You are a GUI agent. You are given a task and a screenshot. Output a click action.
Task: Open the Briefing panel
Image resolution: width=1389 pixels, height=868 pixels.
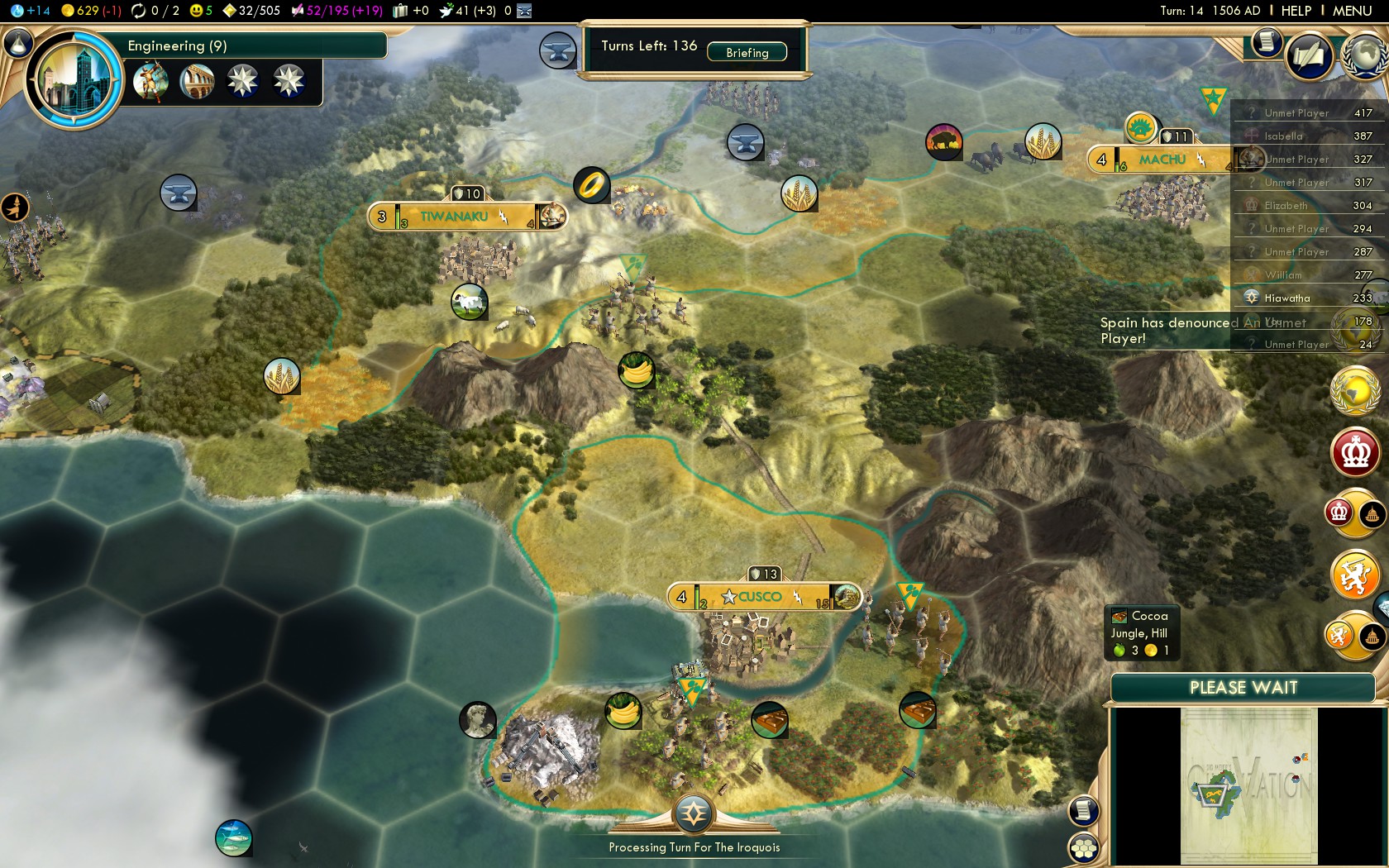[747, 52]
